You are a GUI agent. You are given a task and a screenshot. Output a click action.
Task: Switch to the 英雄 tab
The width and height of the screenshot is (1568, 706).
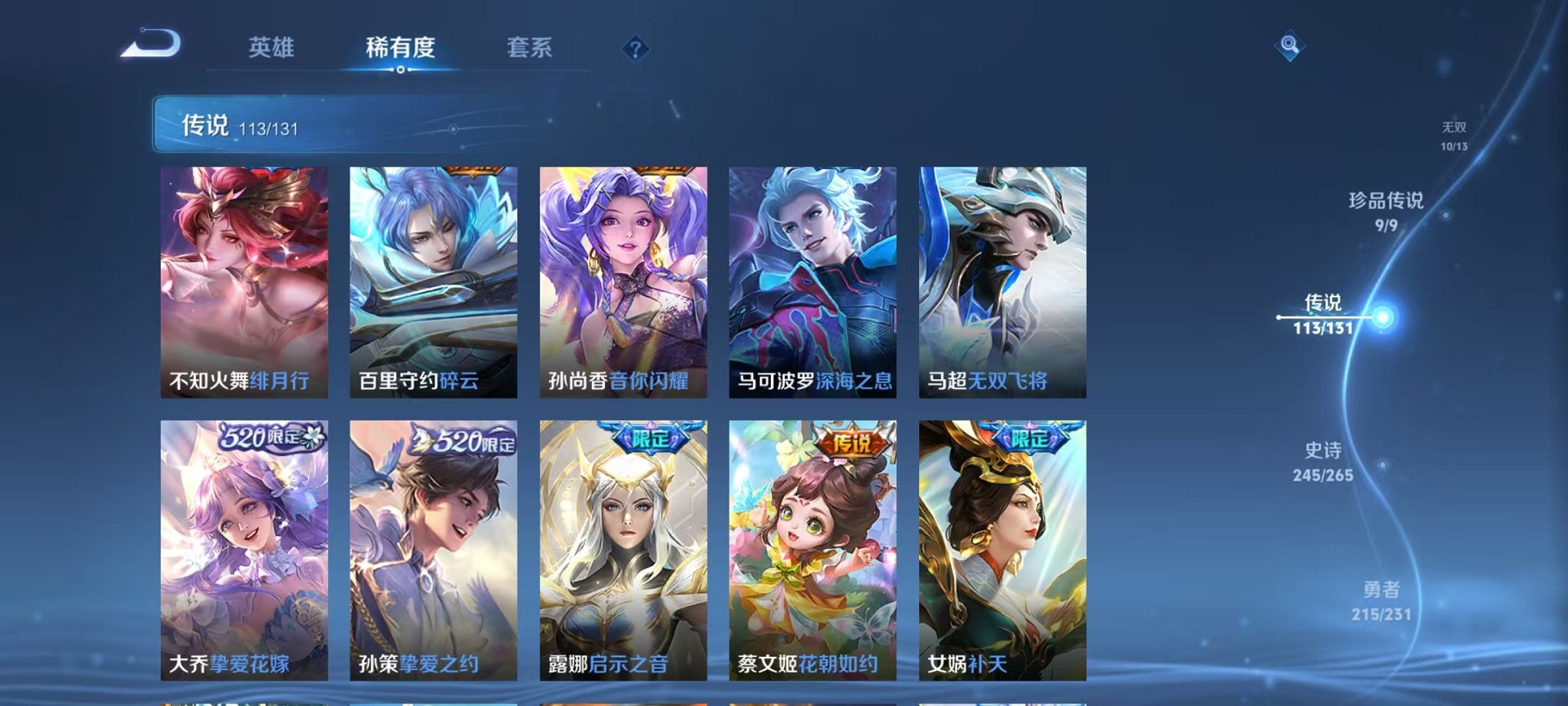coord(272,48)
